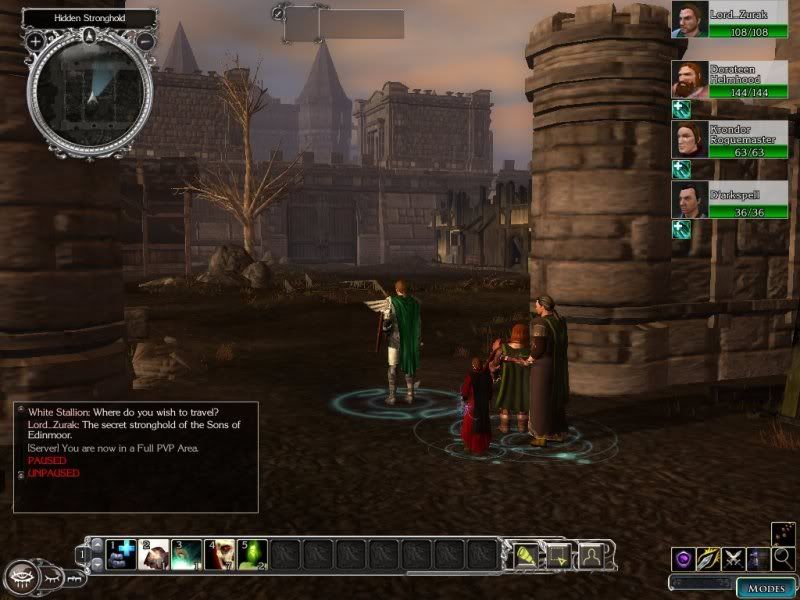
Task: Activate the magnifying glass search mode
Action: 783,558
